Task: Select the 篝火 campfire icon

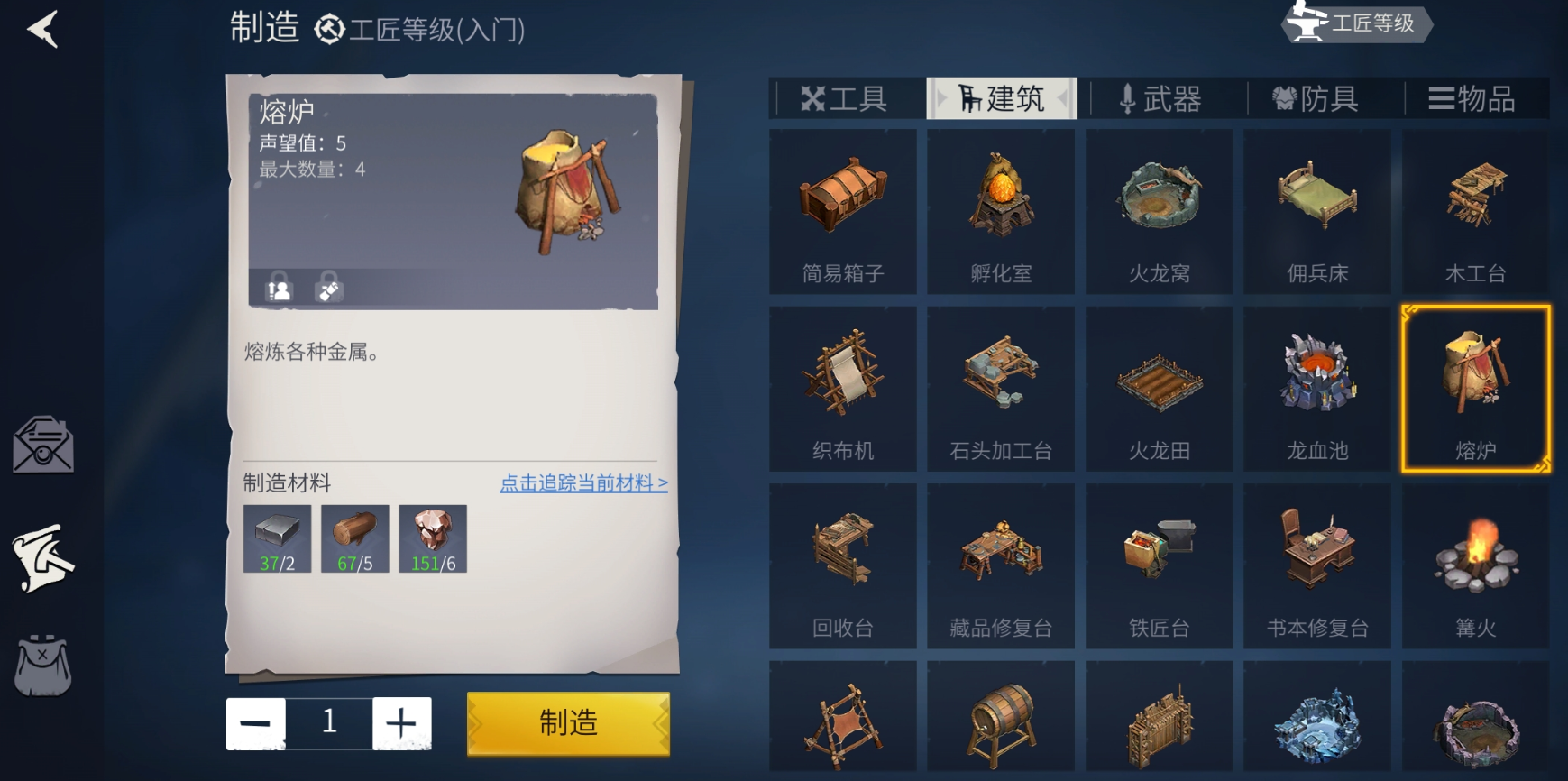Action: coord(1473,564)
